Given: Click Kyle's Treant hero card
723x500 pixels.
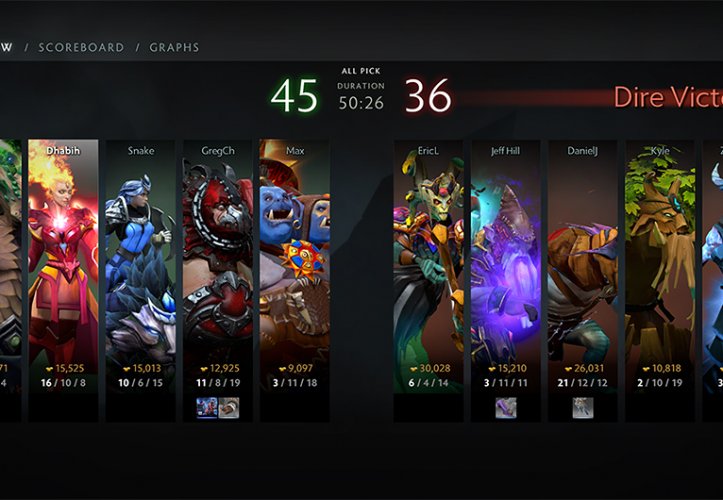Looking at the screenshot, I should (x=660, y=260).
